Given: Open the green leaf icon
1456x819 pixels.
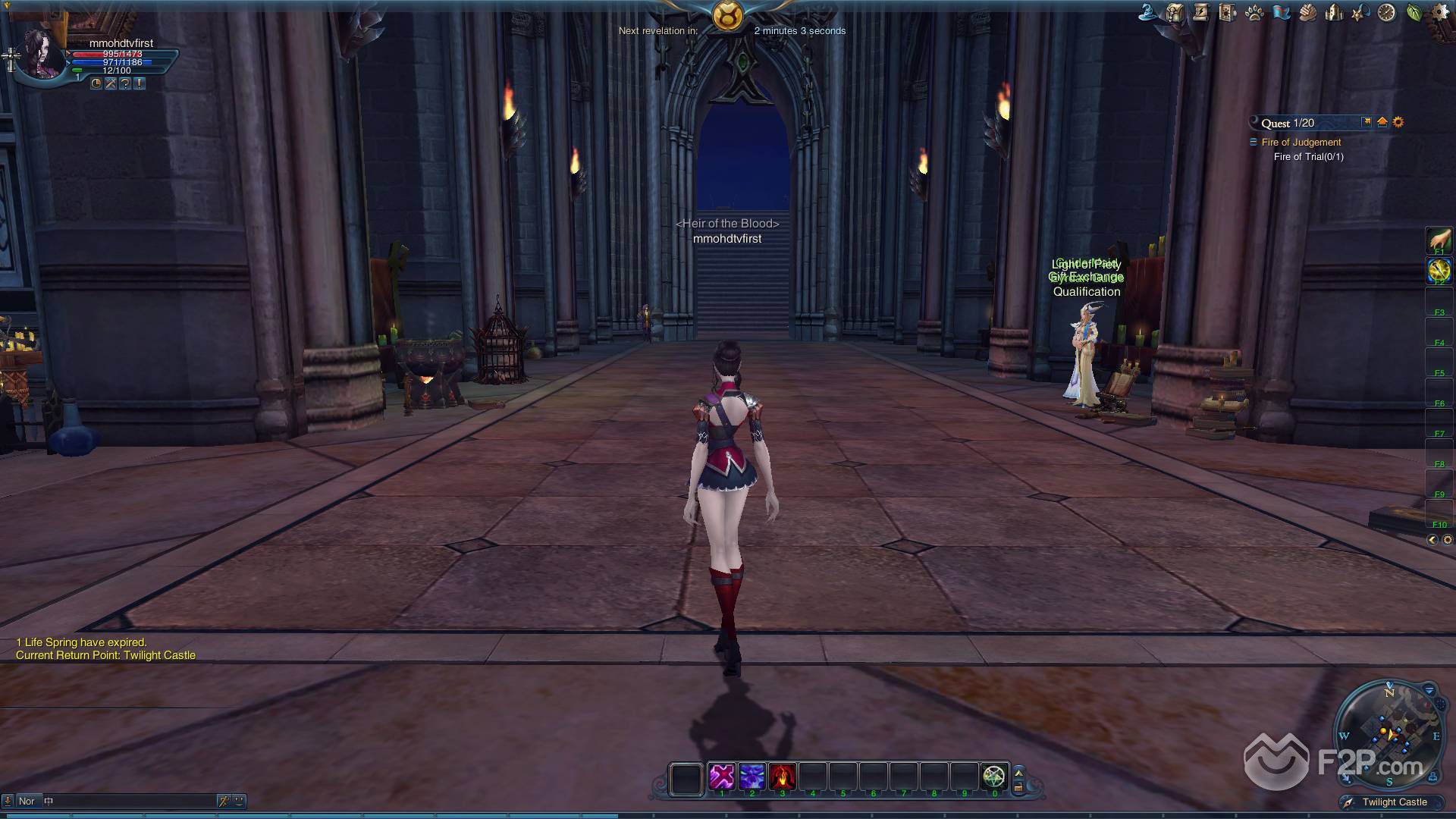Looking at the screenshot, I should (1414, 12).
